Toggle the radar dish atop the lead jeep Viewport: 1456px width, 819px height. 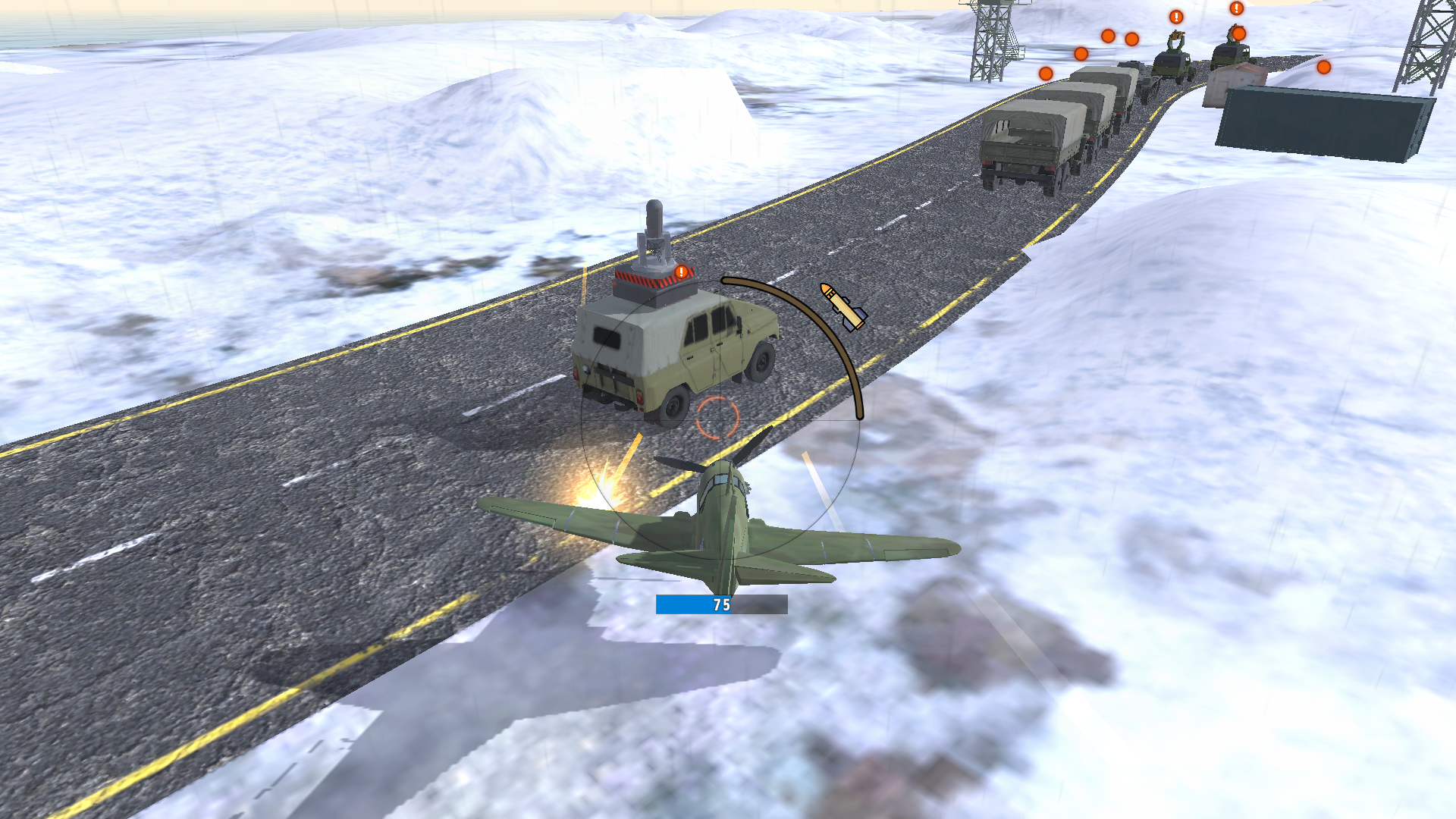click(x=655, y=227)
